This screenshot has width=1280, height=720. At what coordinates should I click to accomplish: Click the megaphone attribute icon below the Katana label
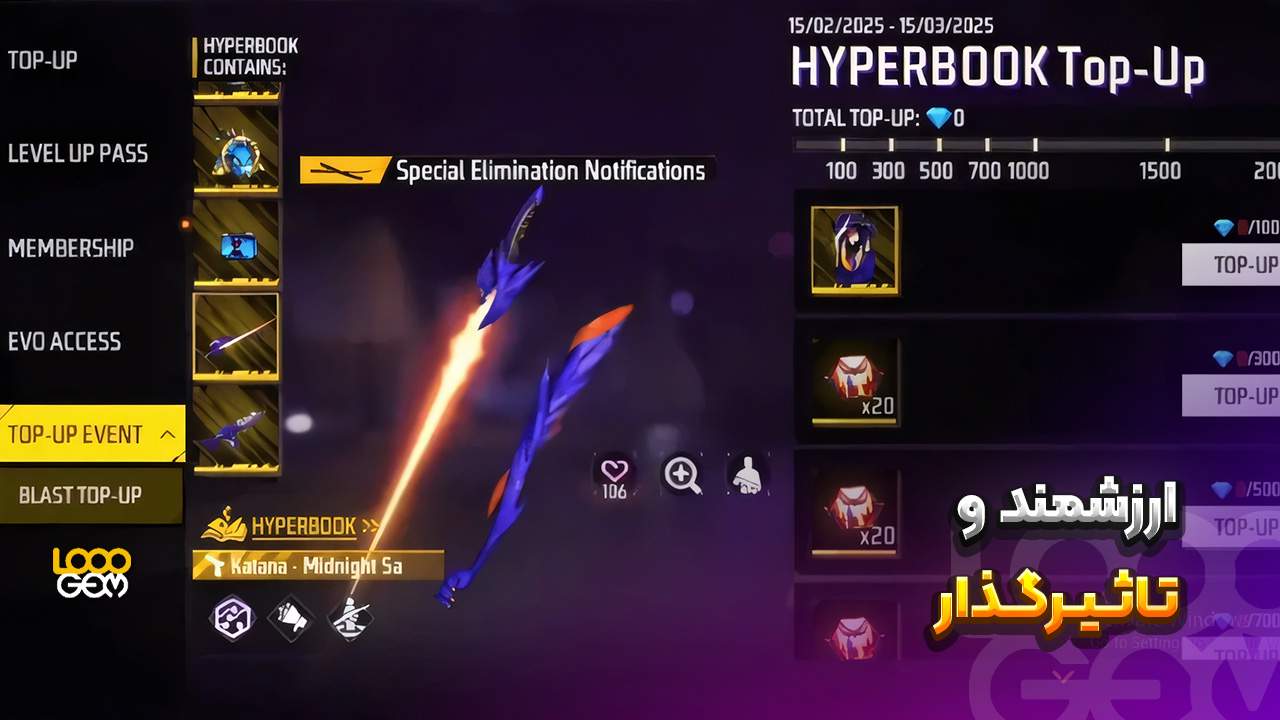coord(291,618)
